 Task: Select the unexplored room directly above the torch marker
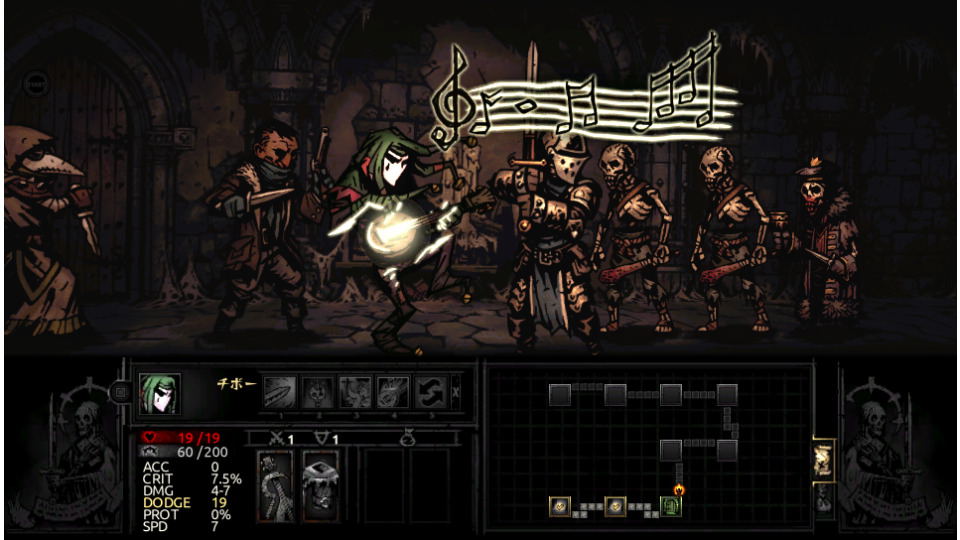coord(671,450)
